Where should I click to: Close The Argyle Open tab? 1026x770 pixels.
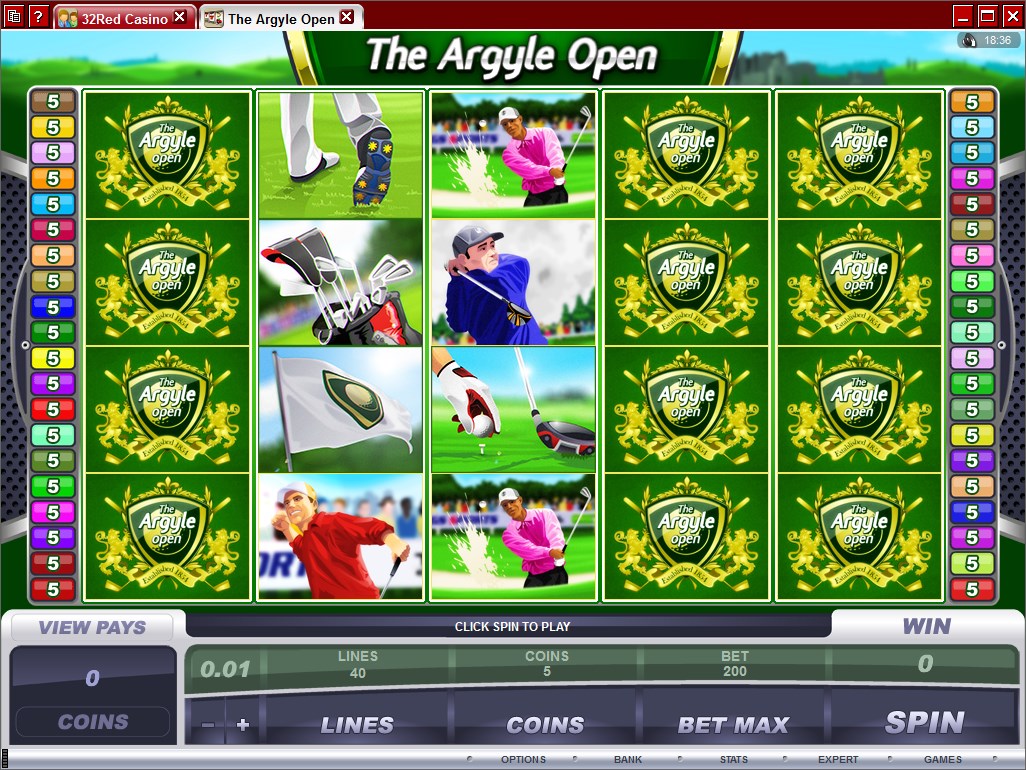pos(346,17)
